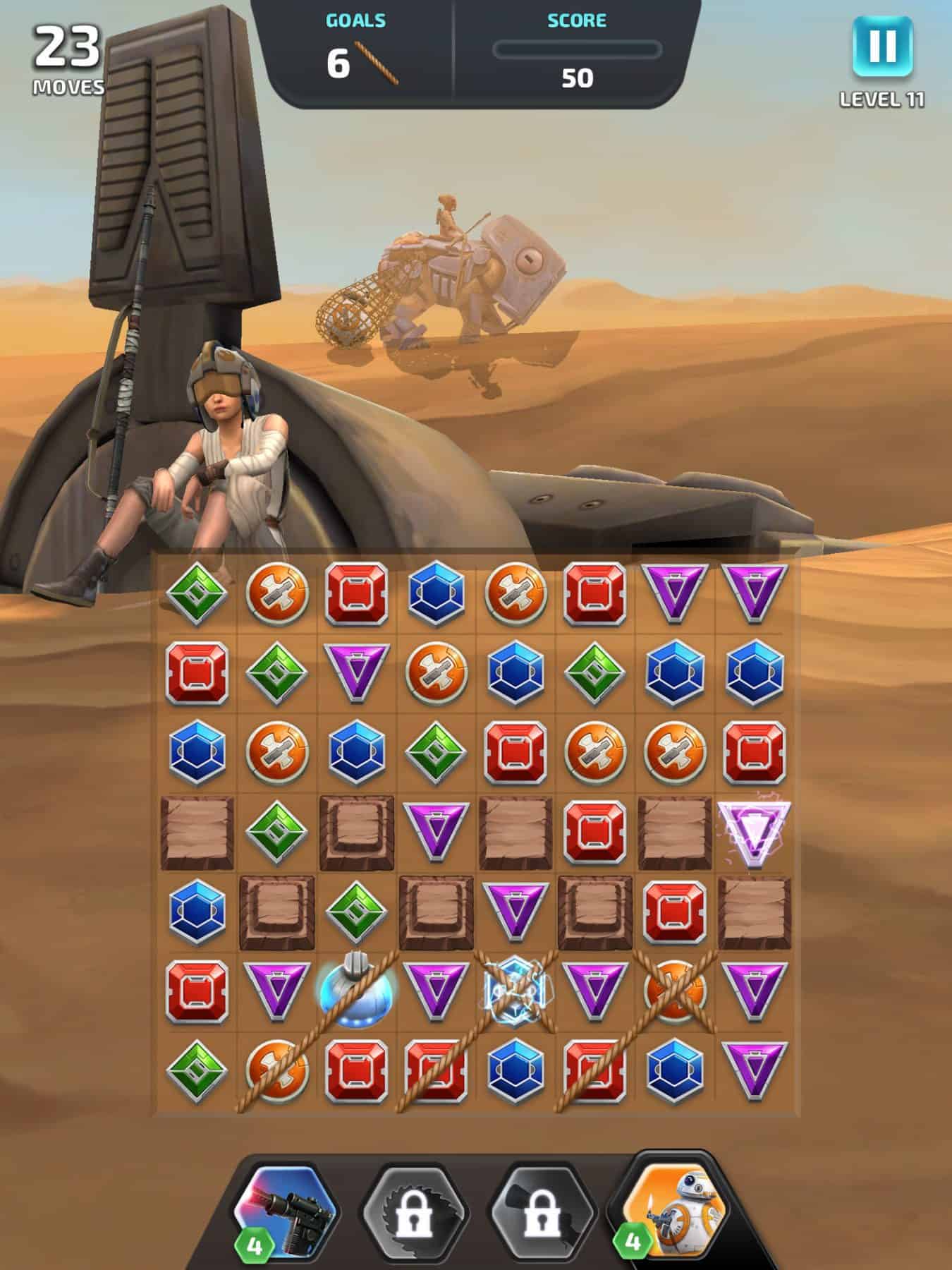Tap the LEVEL 11 label
The height and width of the screenshot is (1270, 952).
tap(883, 101)
